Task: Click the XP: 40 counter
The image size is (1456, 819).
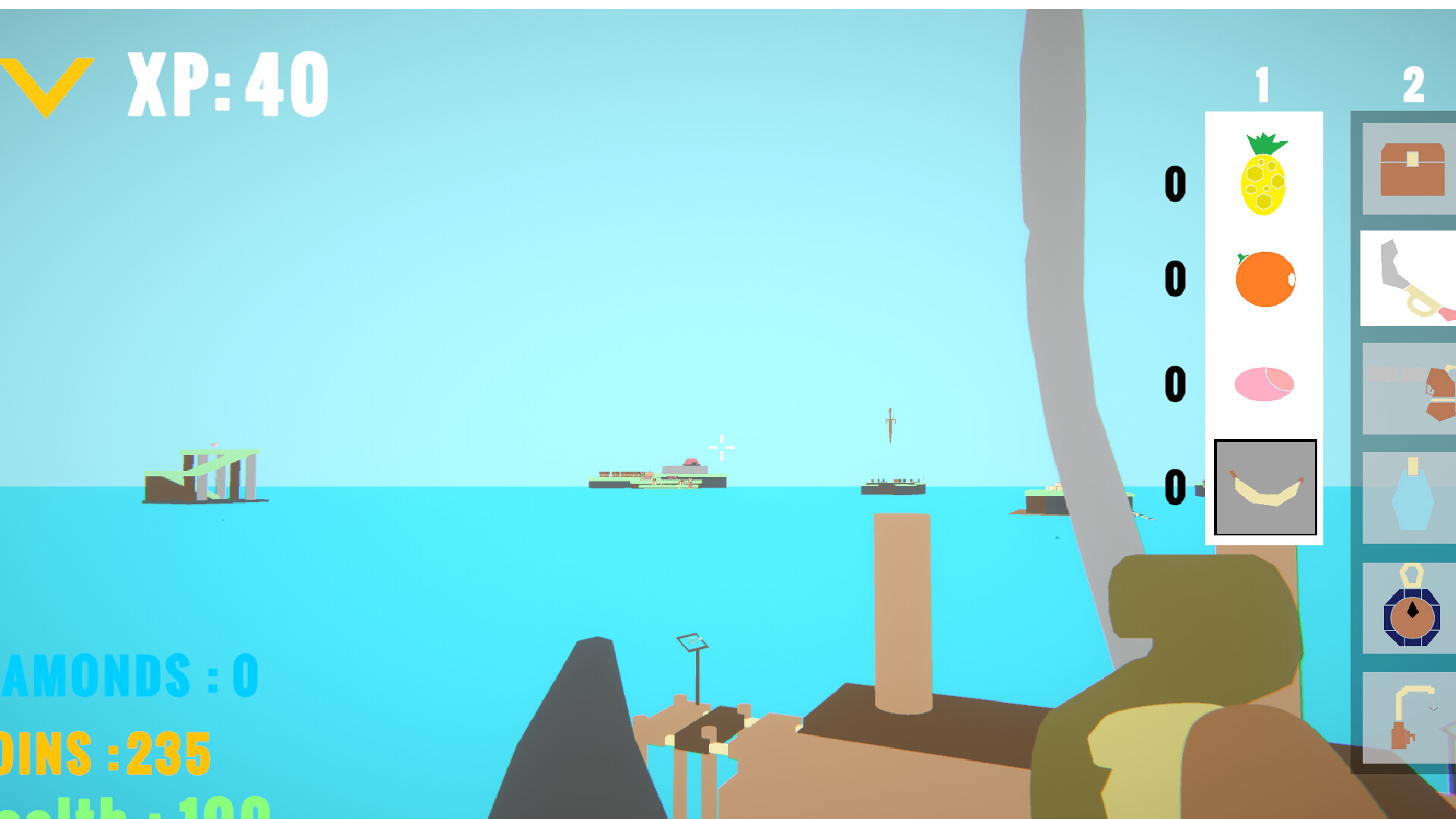Action: (x=227, y=83)
